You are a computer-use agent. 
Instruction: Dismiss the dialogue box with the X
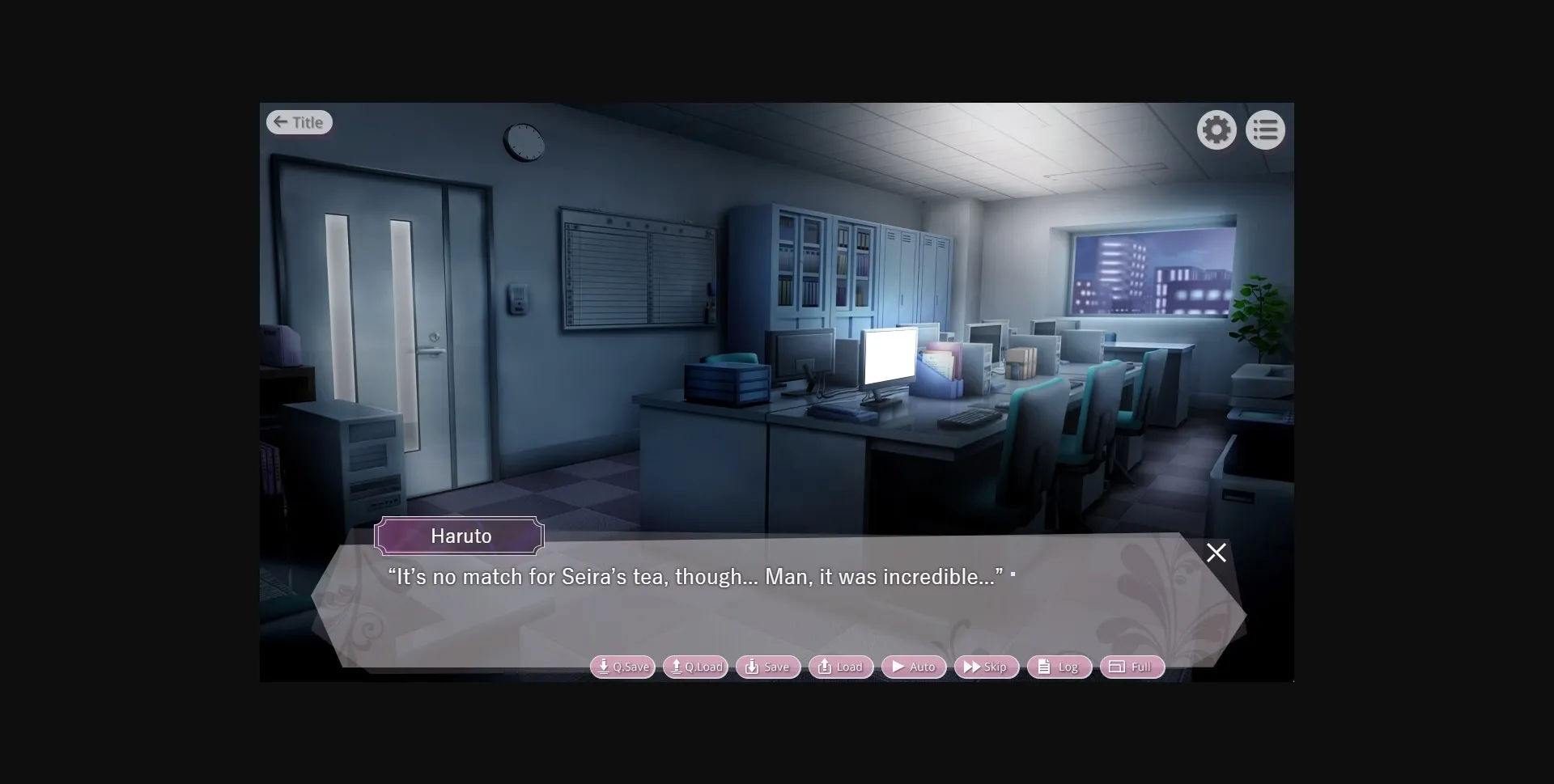pos(1216,553)
